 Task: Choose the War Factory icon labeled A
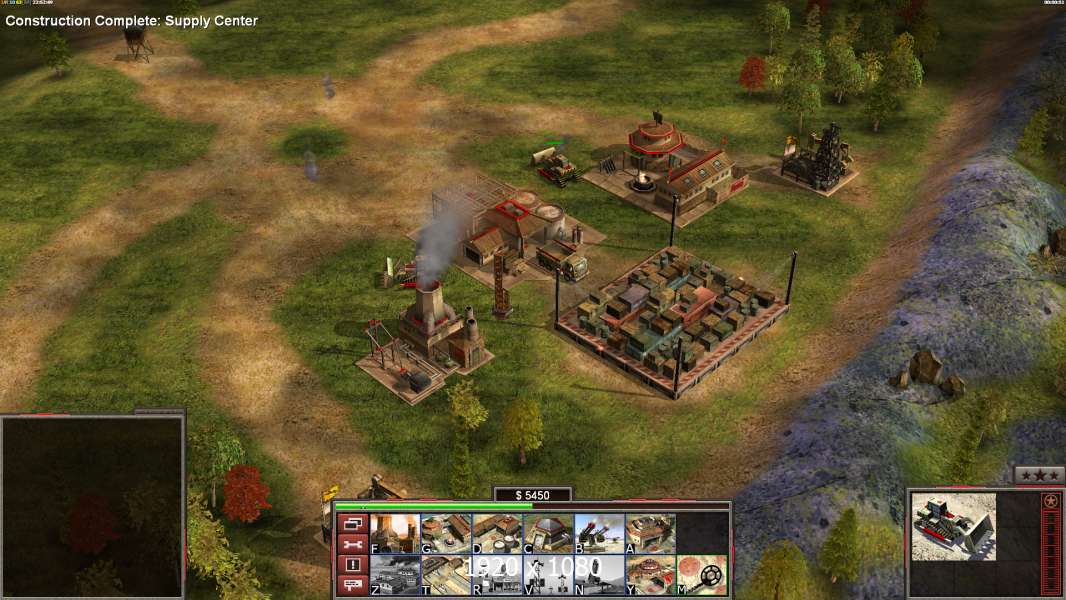click(x=650, y=534)
